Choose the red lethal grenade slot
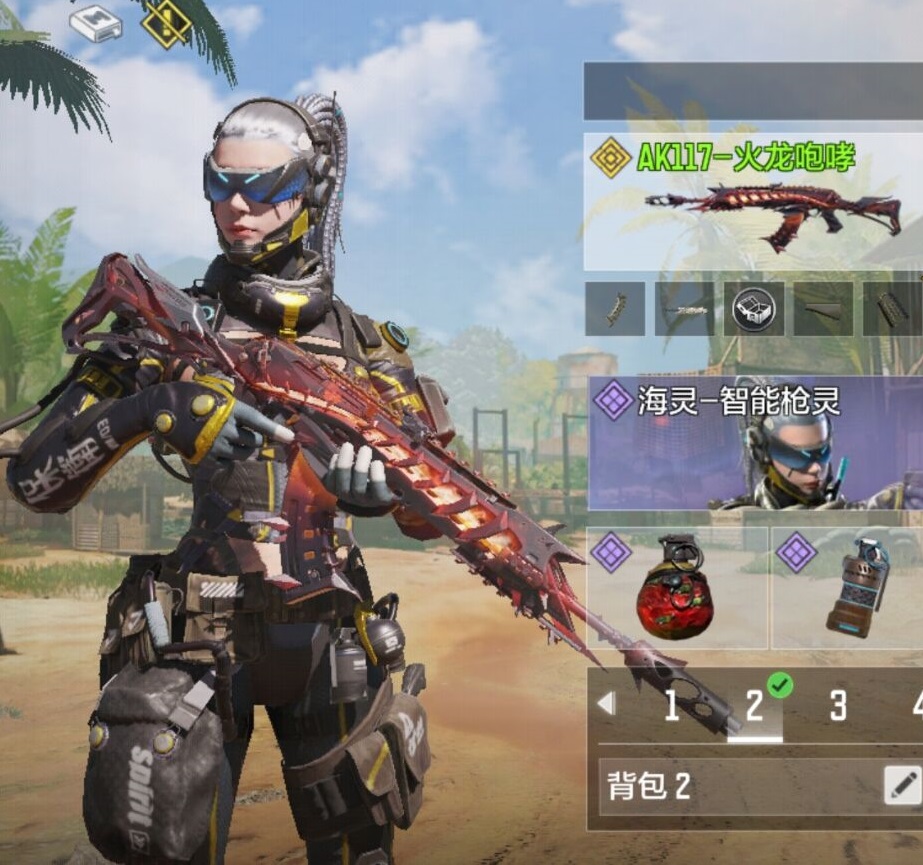923x865 pixels. pos(677,589)
